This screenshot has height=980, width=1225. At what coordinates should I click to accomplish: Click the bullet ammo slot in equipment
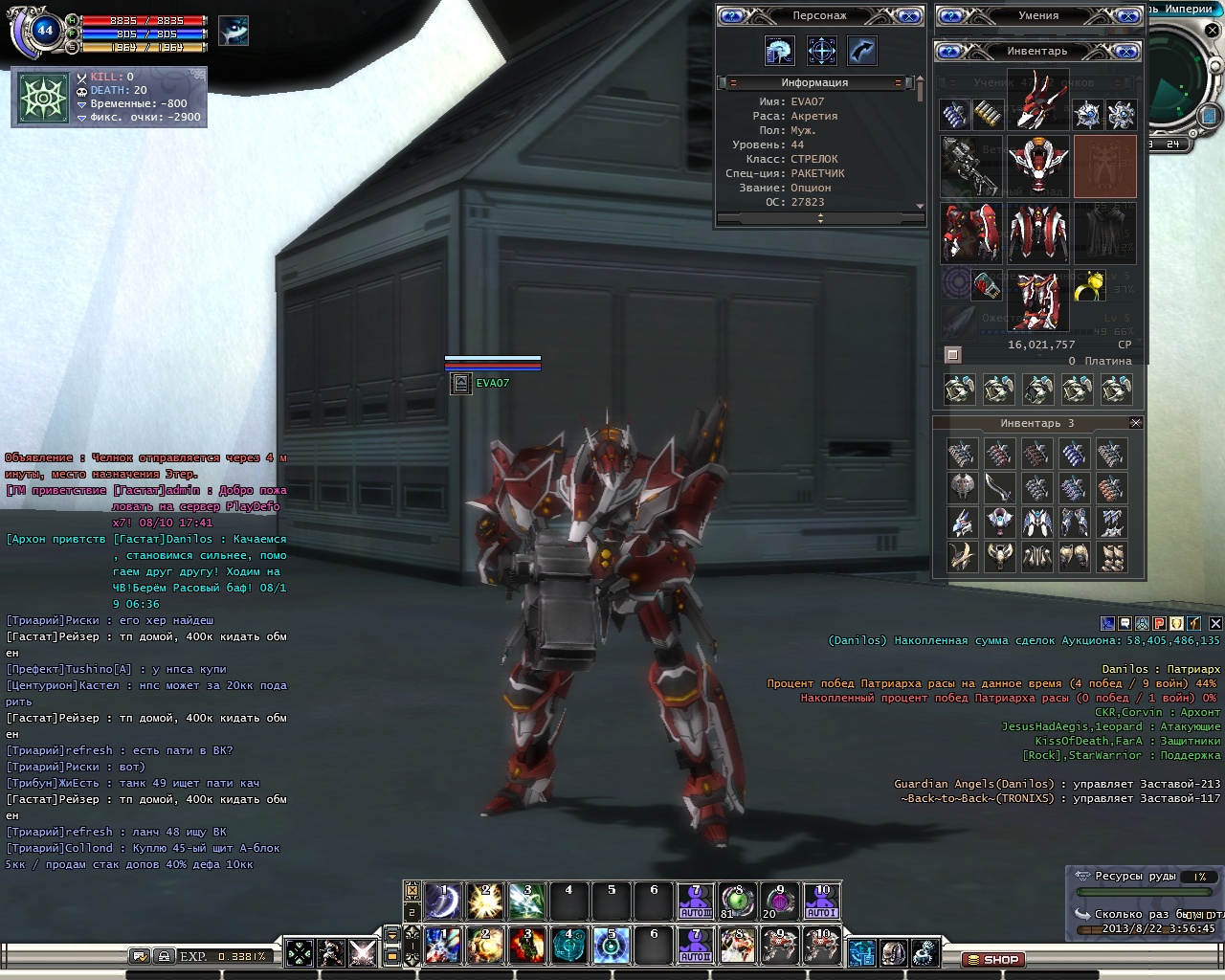(x=988, y=115)
